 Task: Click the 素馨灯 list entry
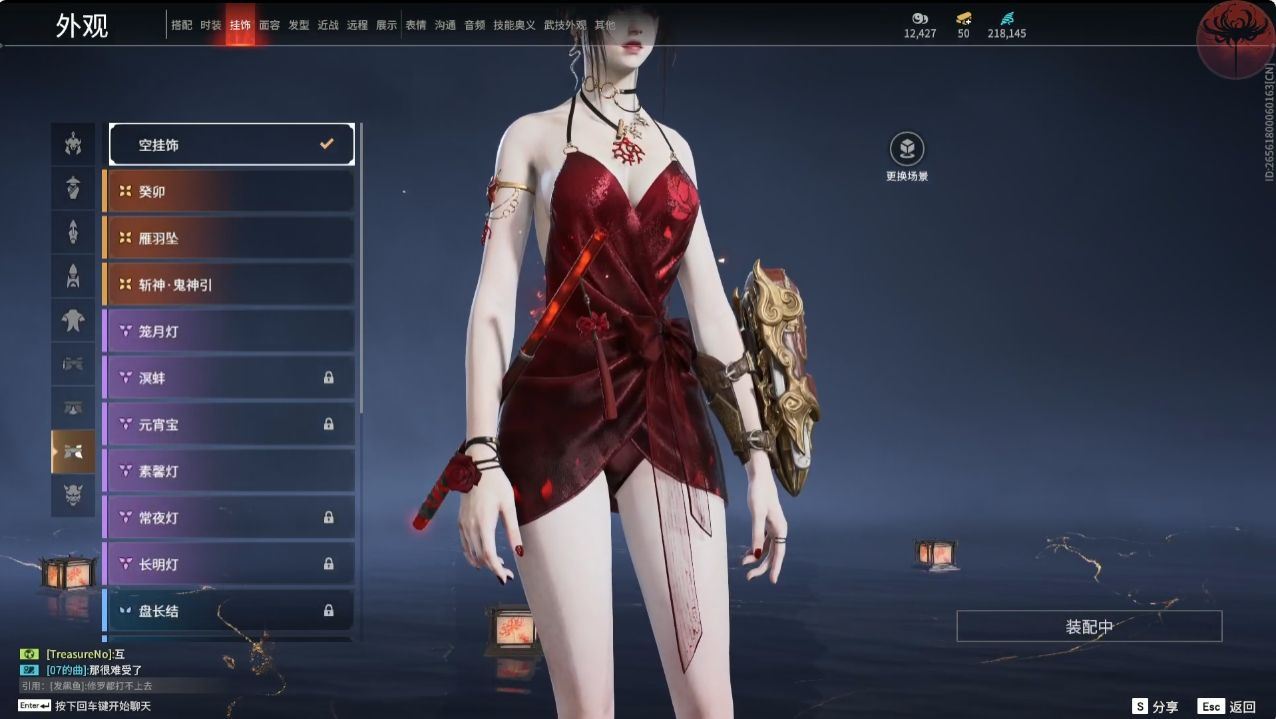(229, 471)
